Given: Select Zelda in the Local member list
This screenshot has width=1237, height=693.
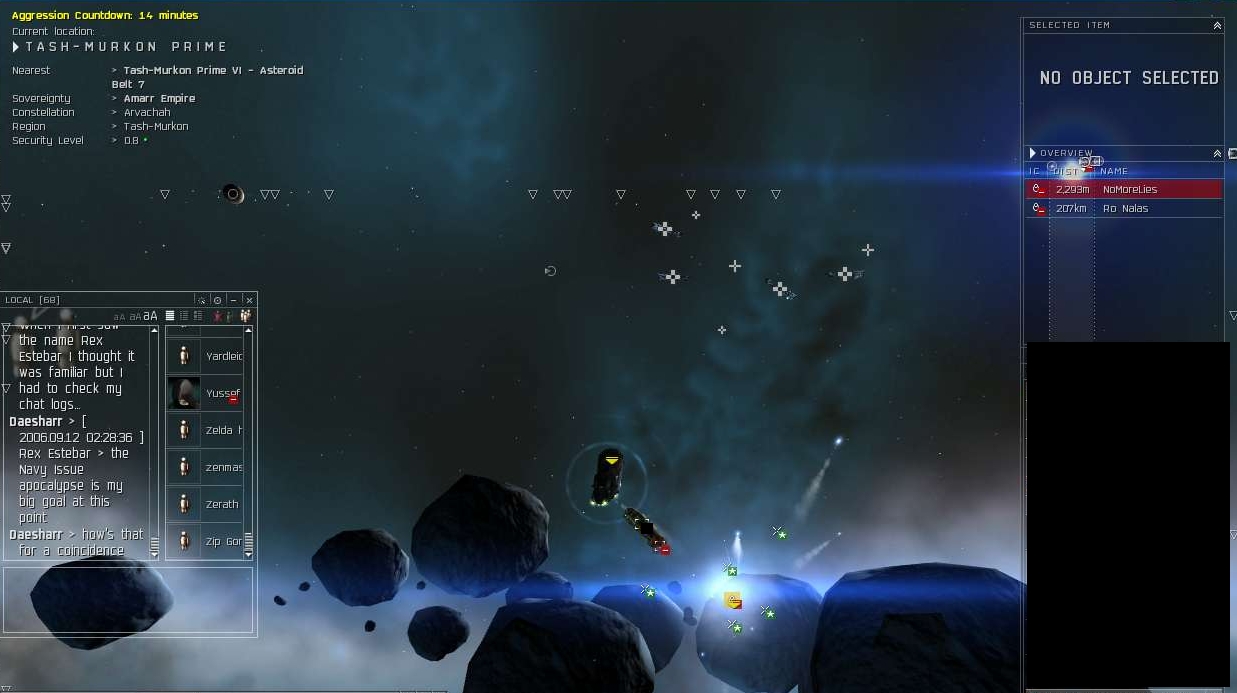Looking at the screenshot, I should point(222,430).
